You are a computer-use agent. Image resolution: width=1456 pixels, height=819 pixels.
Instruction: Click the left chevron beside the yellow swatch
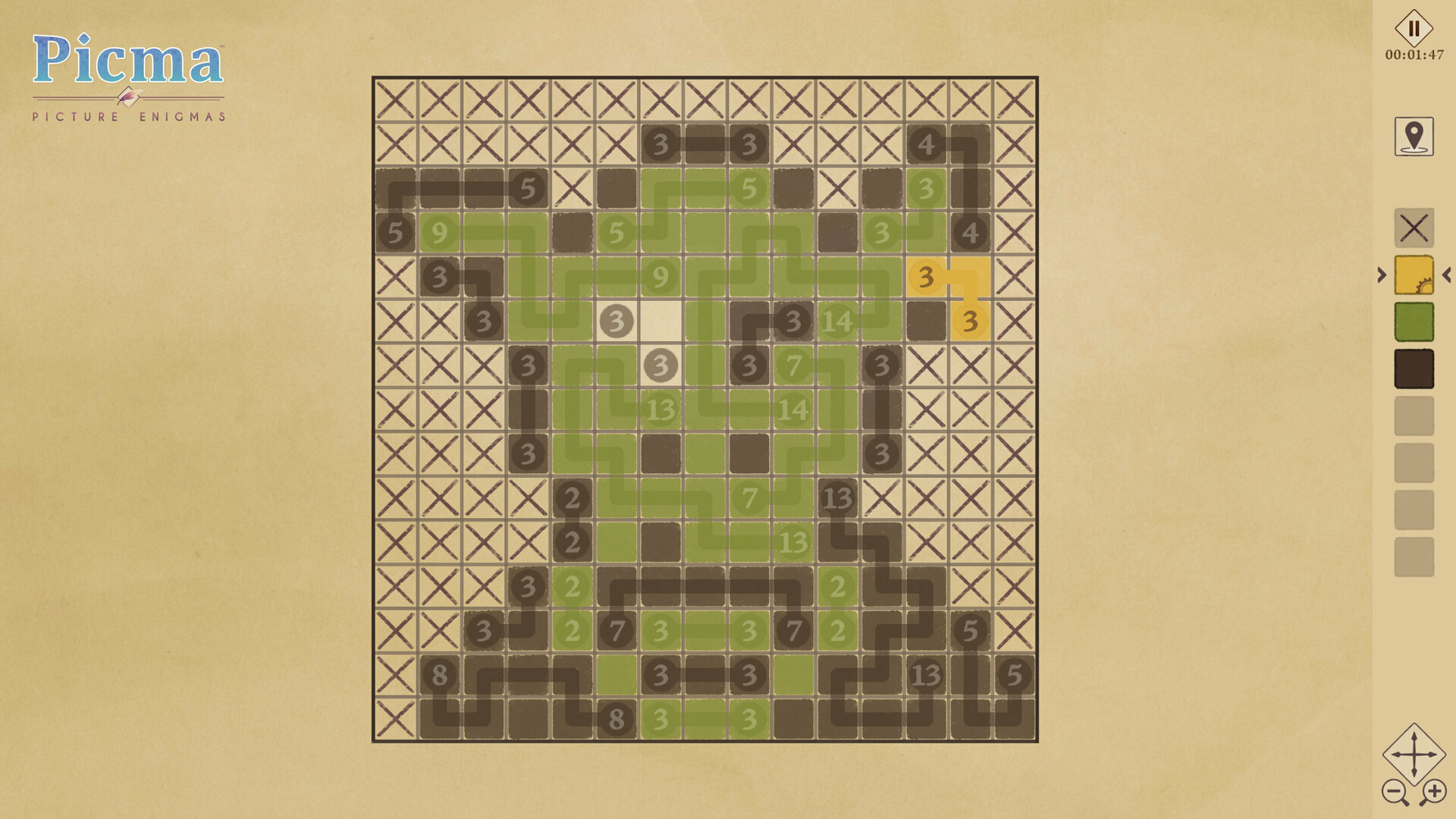click(x=1445, y=275)
